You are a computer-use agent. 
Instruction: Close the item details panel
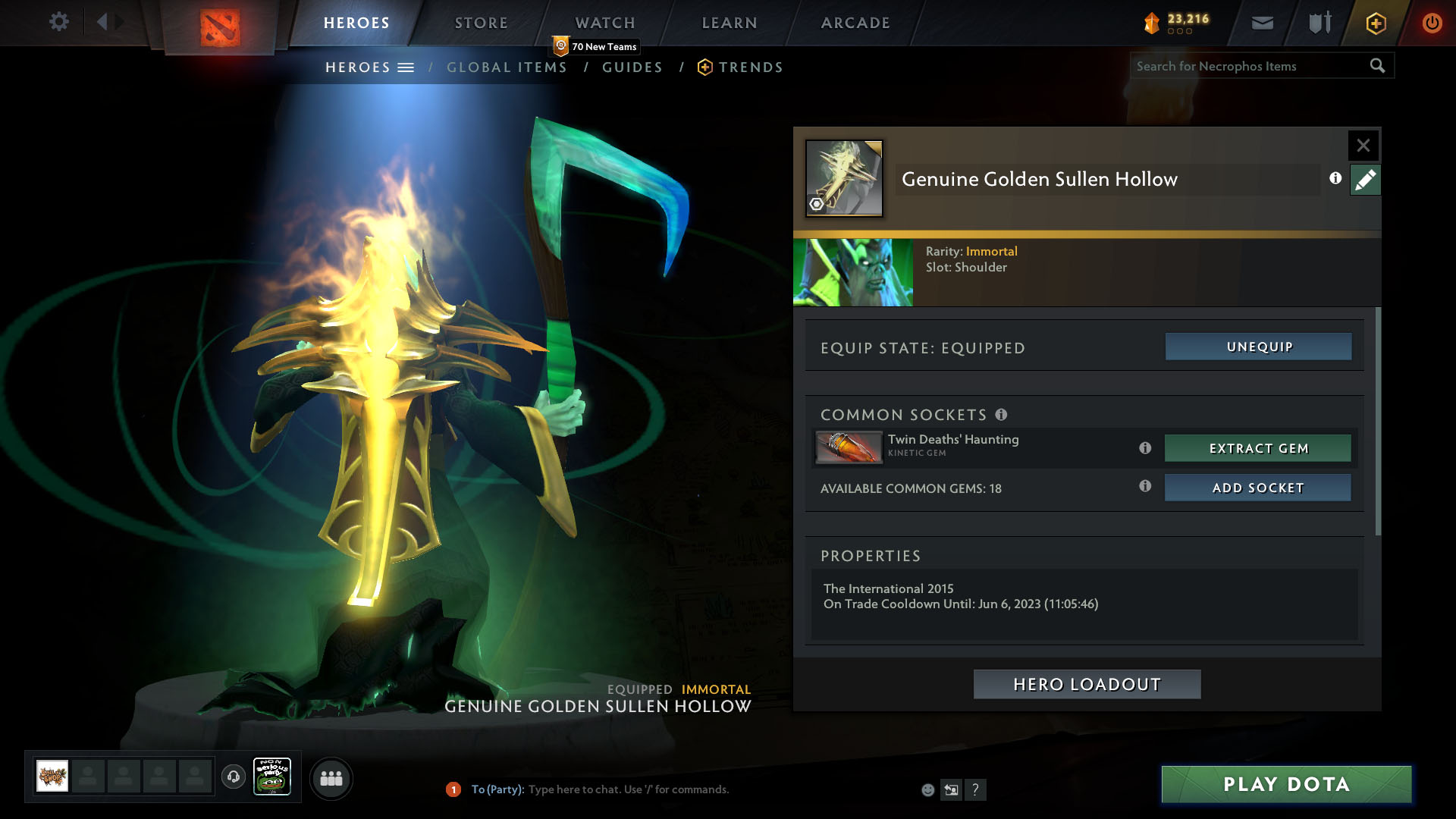[1363, 145]
